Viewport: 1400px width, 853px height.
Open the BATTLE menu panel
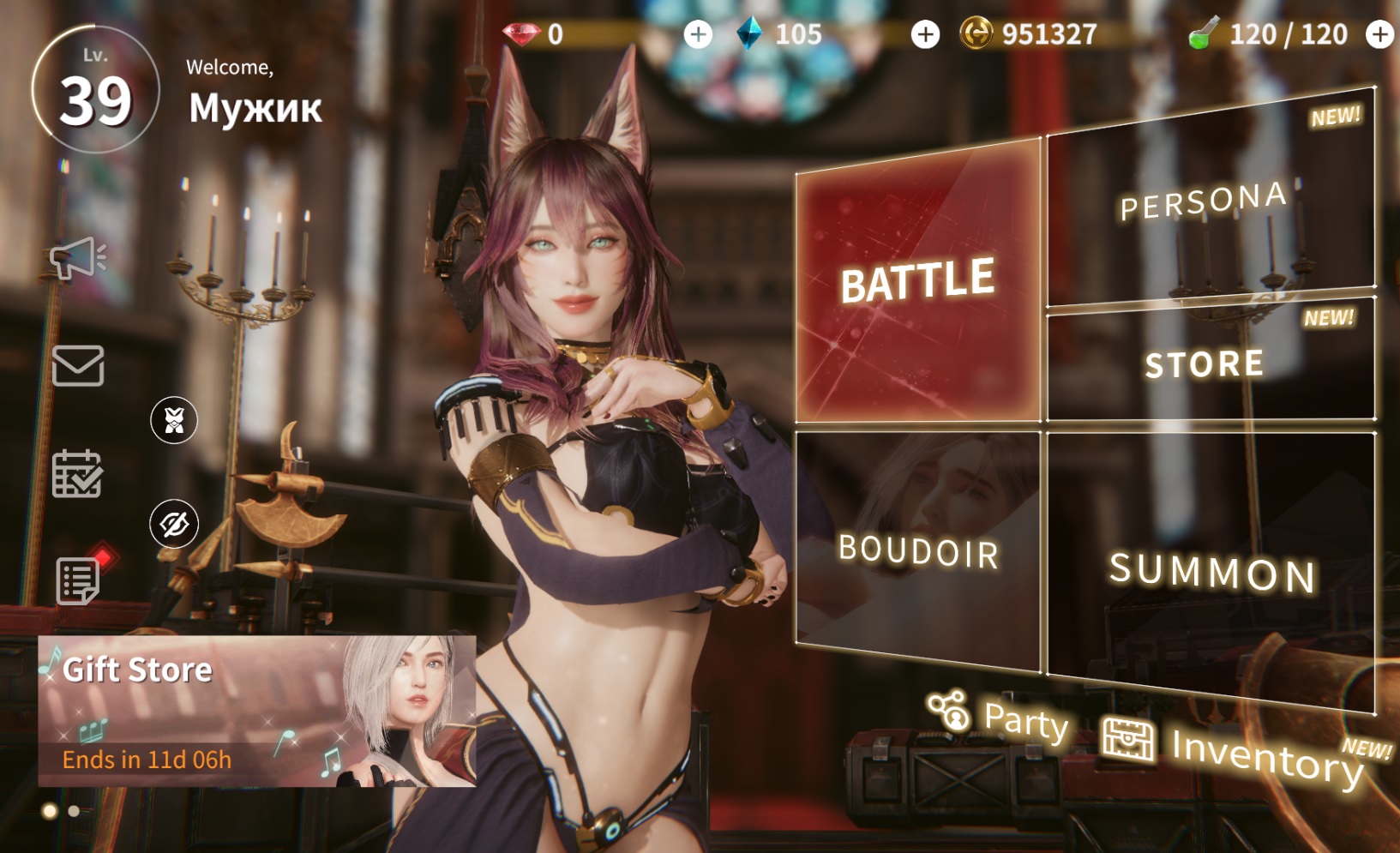click(916, 281)
